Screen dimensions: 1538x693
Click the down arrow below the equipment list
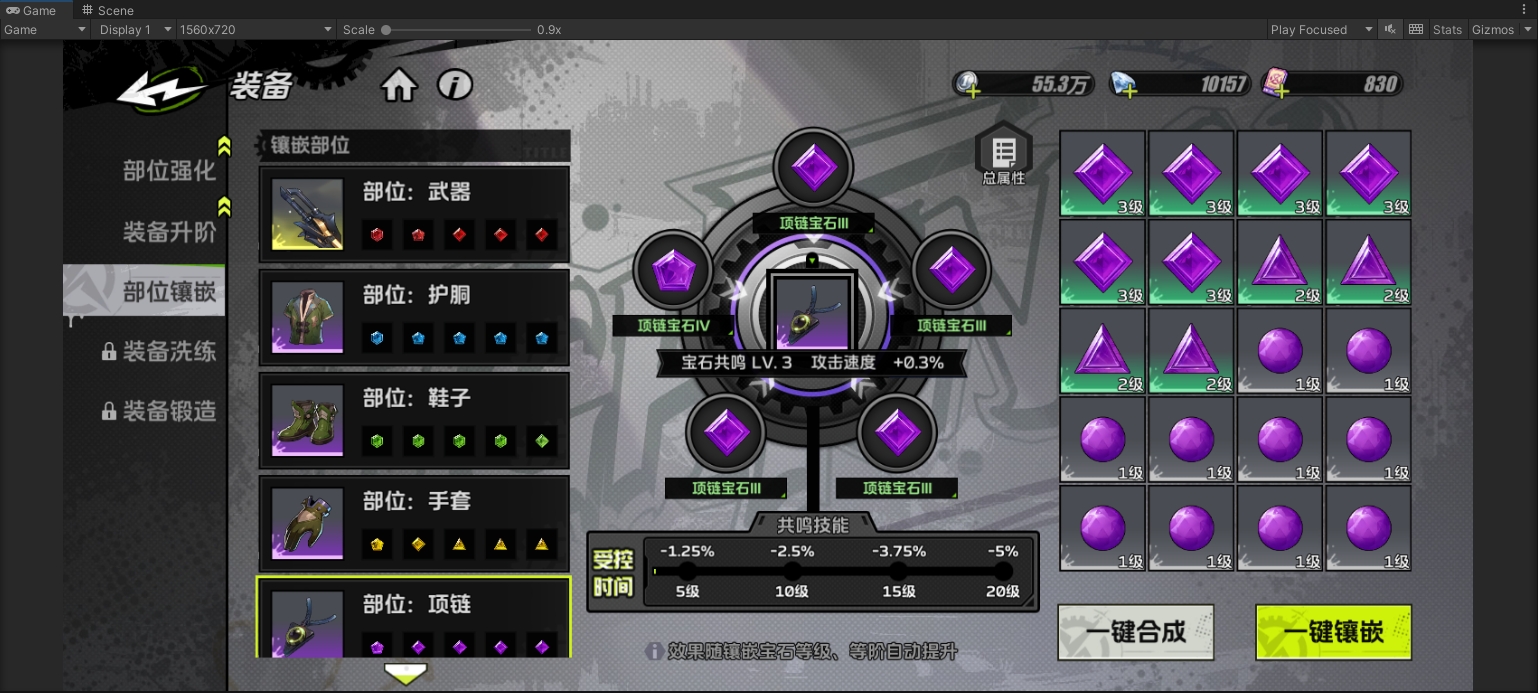tap(406, 673)
